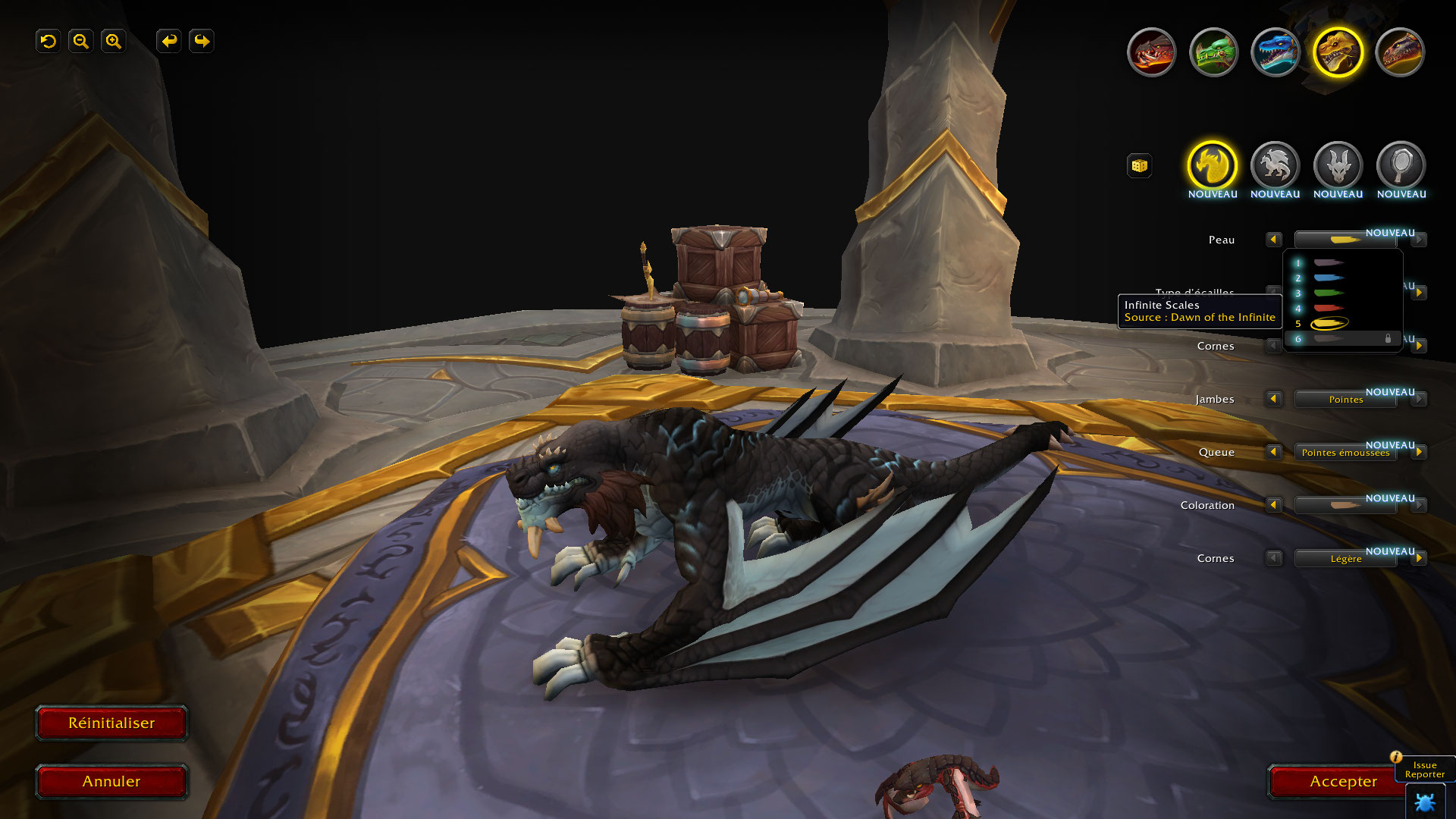Choose red skin color option 4
This screenshot has width=1456, height=819.
tap(1328, 309)
